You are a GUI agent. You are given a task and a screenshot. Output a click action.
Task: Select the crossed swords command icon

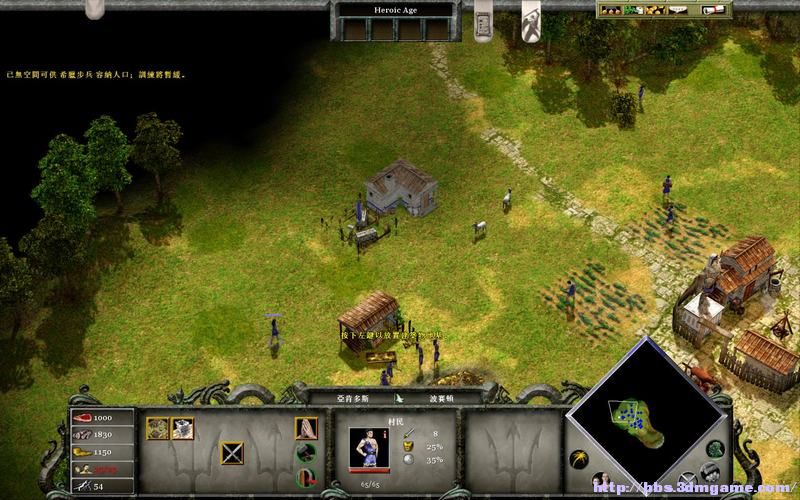[233, 453]
